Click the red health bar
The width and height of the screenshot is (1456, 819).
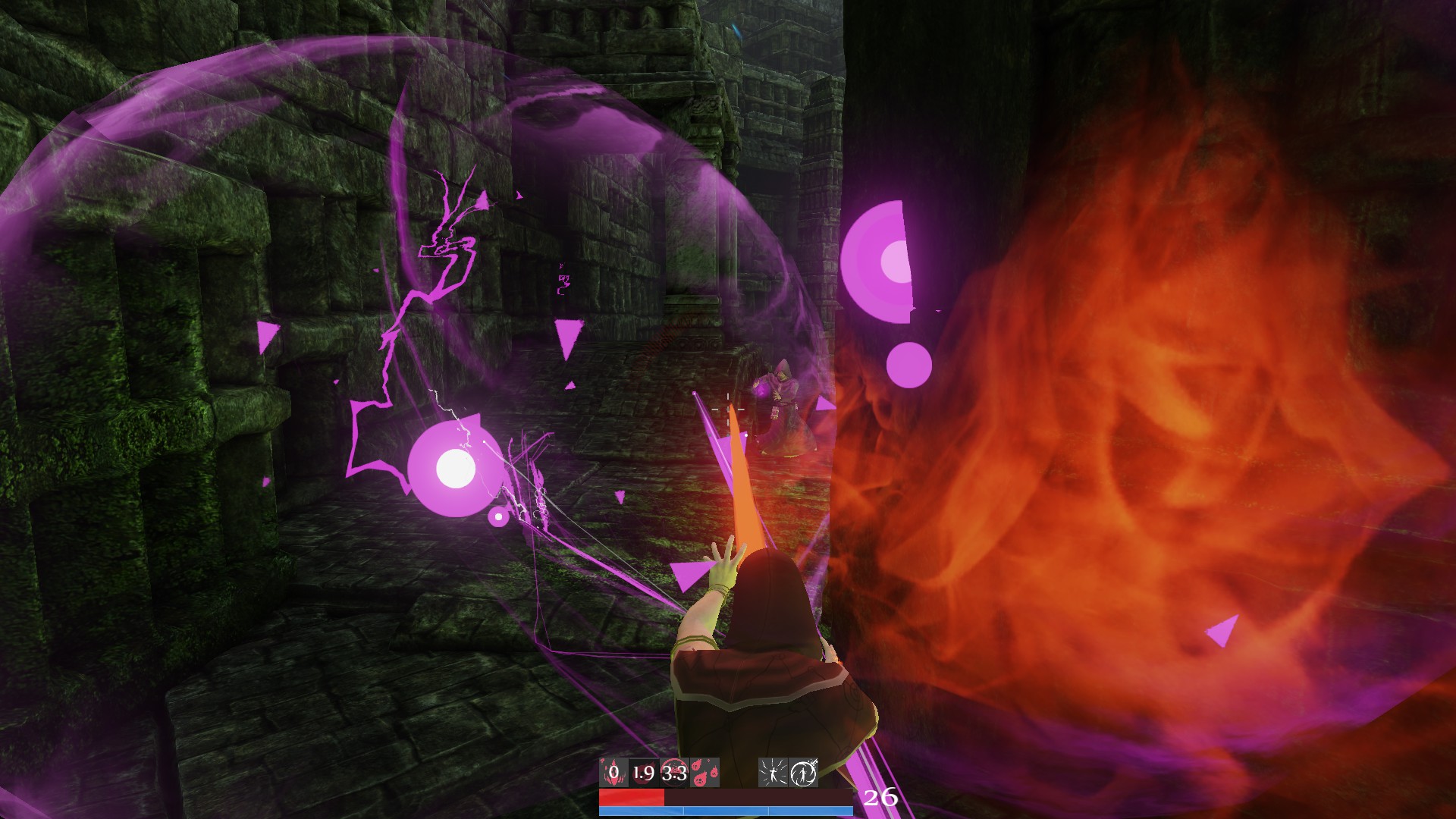click(632, 798)
